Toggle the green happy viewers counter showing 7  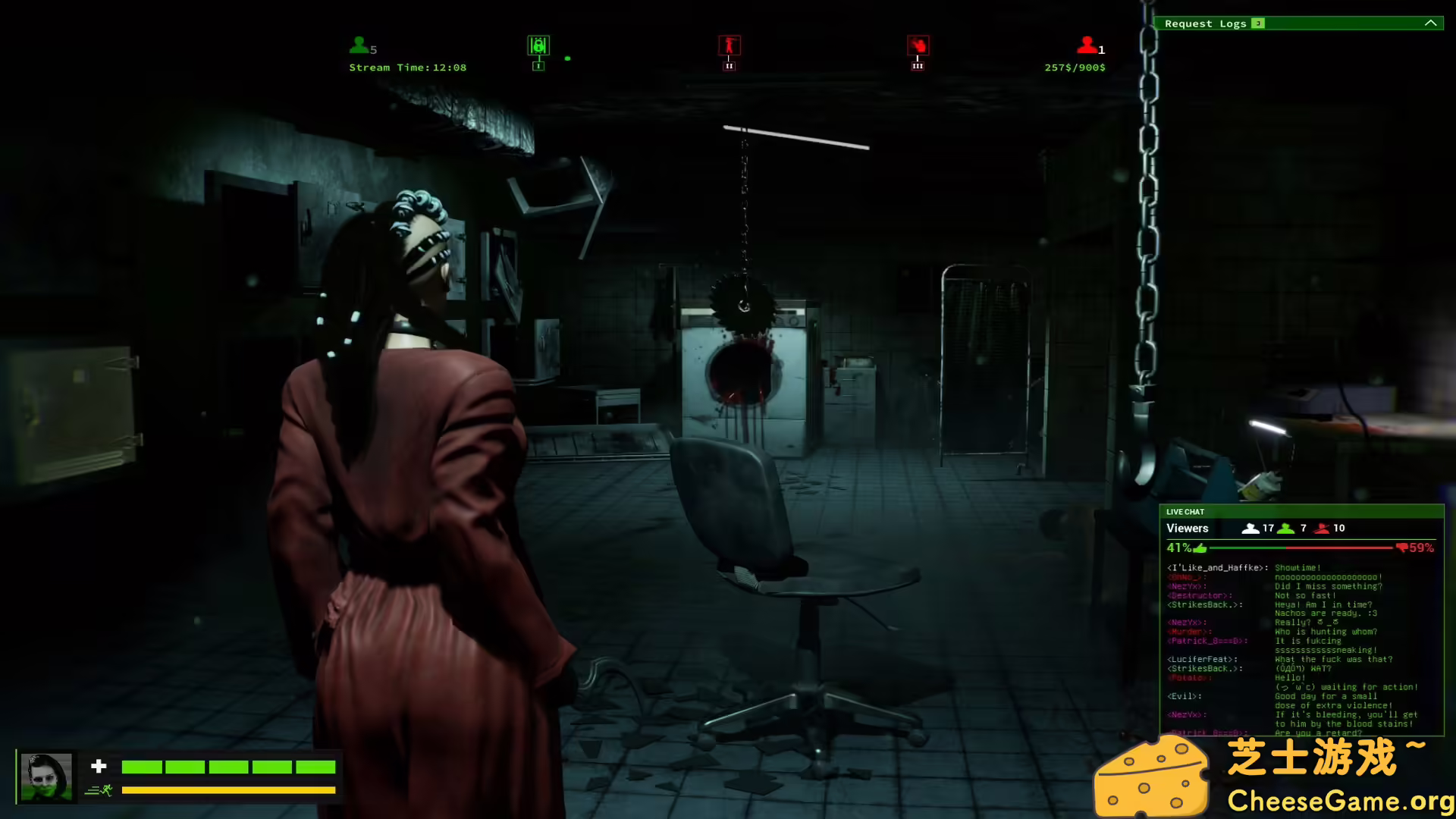1287,528
